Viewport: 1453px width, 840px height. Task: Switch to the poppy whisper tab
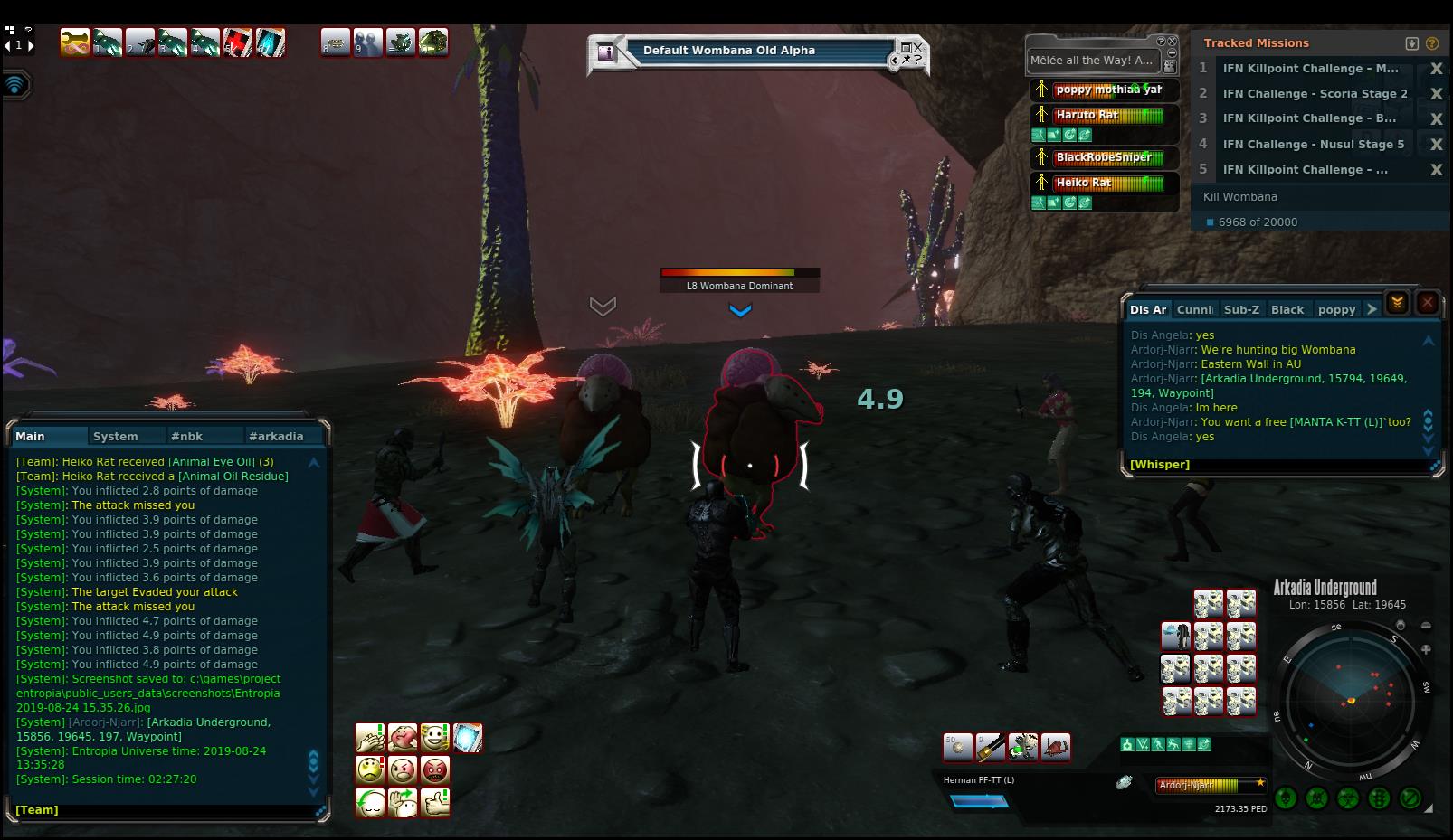[x=1336, y=309]
